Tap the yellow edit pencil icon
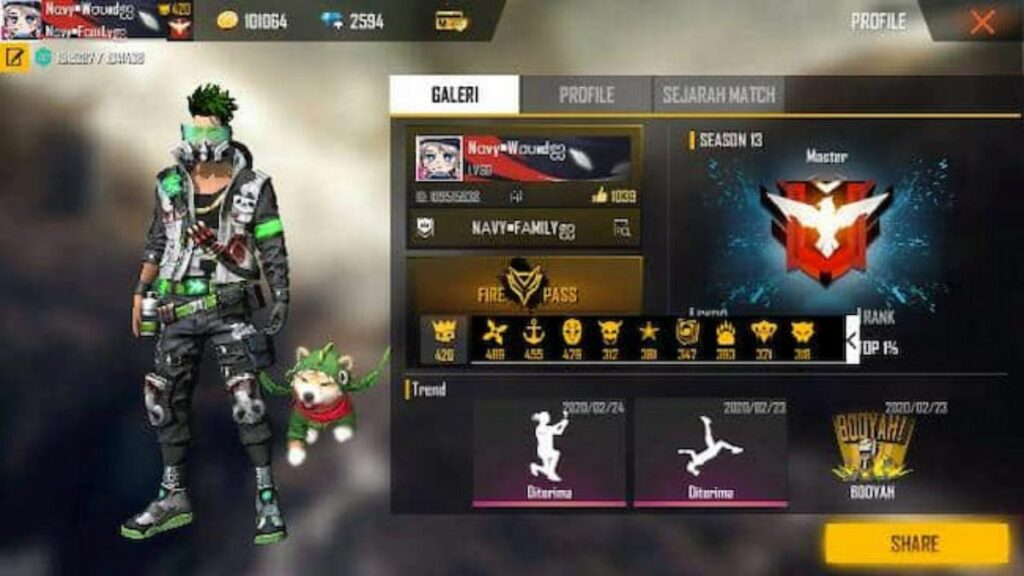Image resolution: width=1024 pixels, height=576 pixels. [15, 57]
